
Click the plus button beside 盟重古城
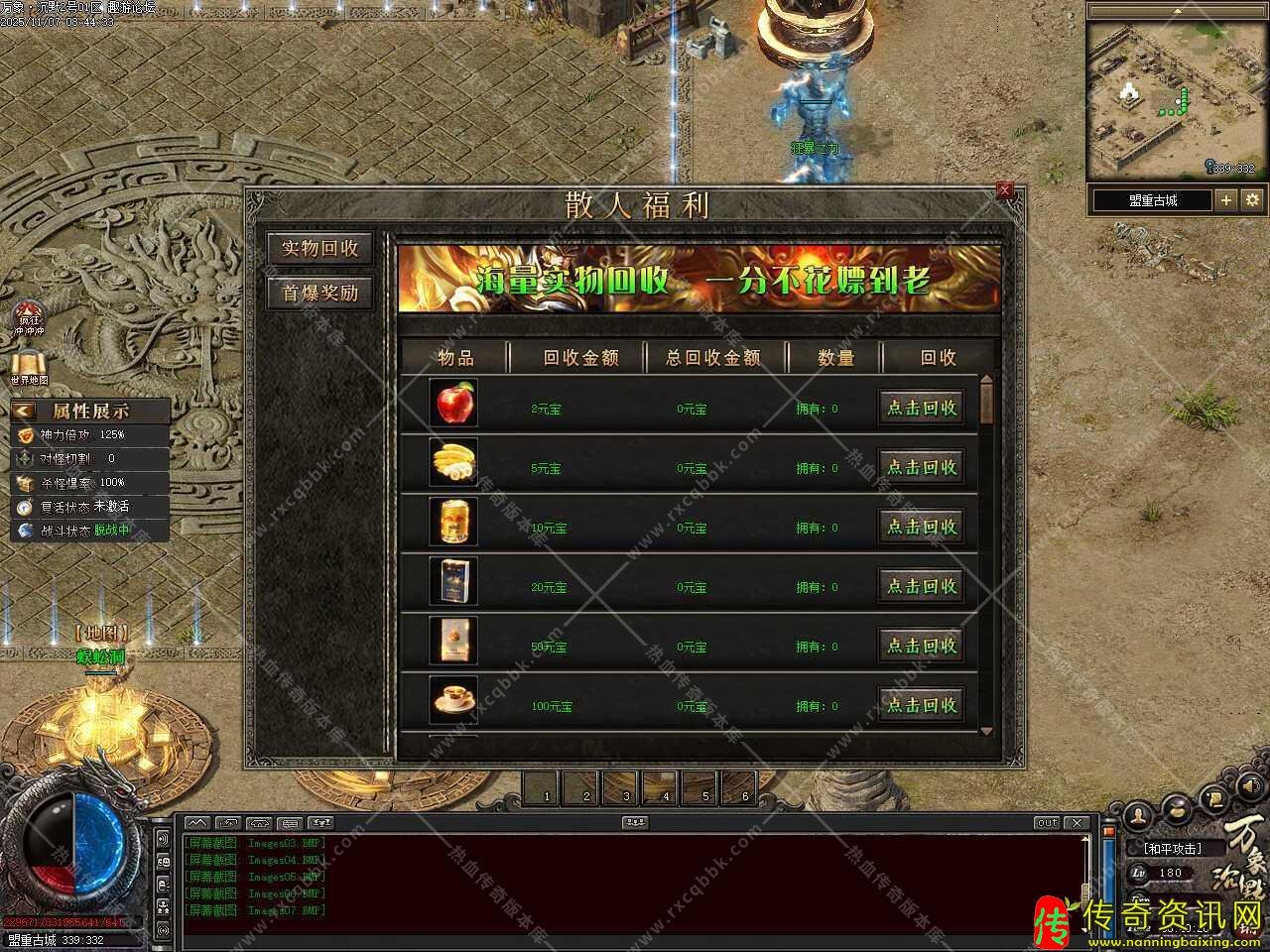pyautogui.click(x=1226, y=199)
